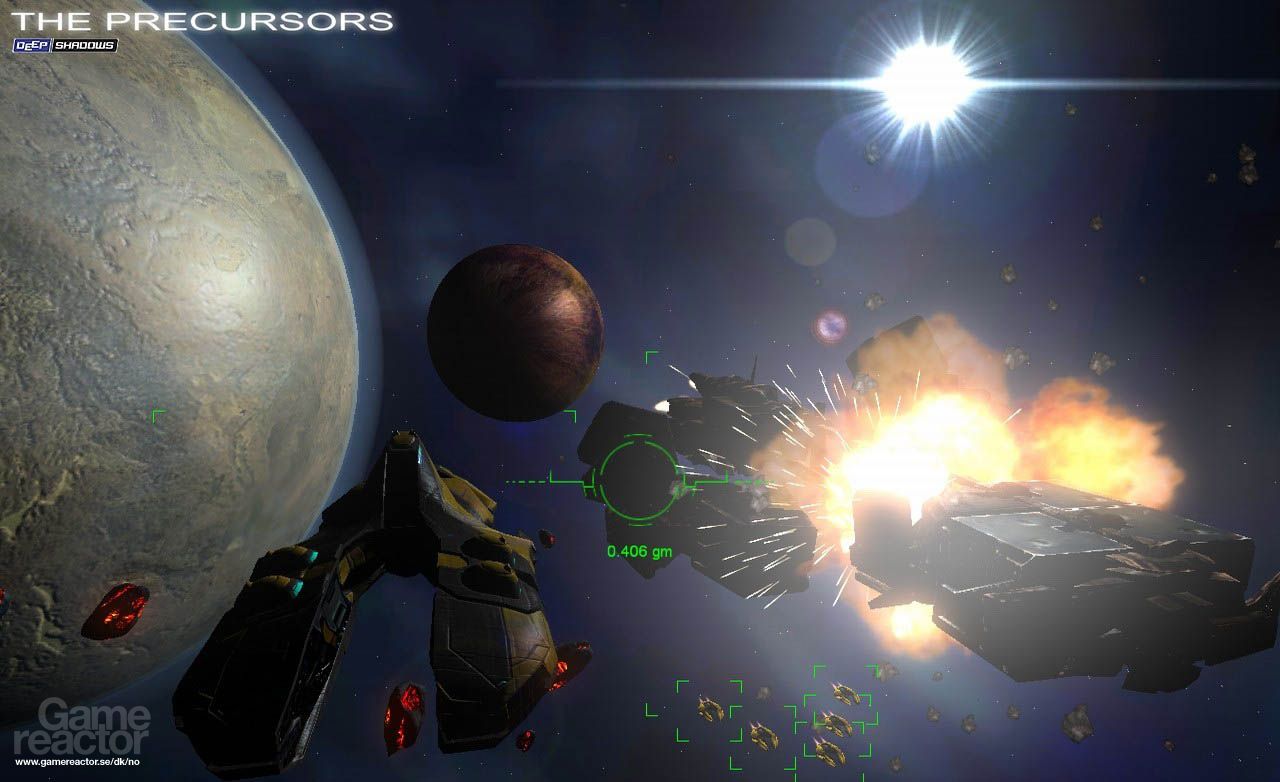Click the glowing red asteroid near the planet
Screen dimensions: 1280x782
pyautogui.click(x=113, y=608)
